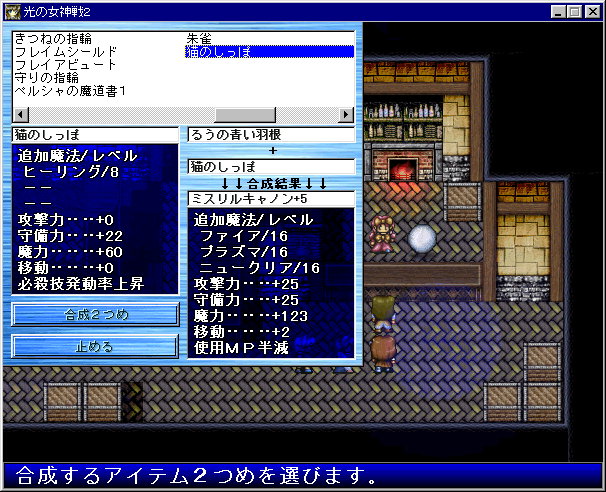Select 守りの指輪 list entry
Viewport: 606px width, 492px height.
(x=50, y=77)
